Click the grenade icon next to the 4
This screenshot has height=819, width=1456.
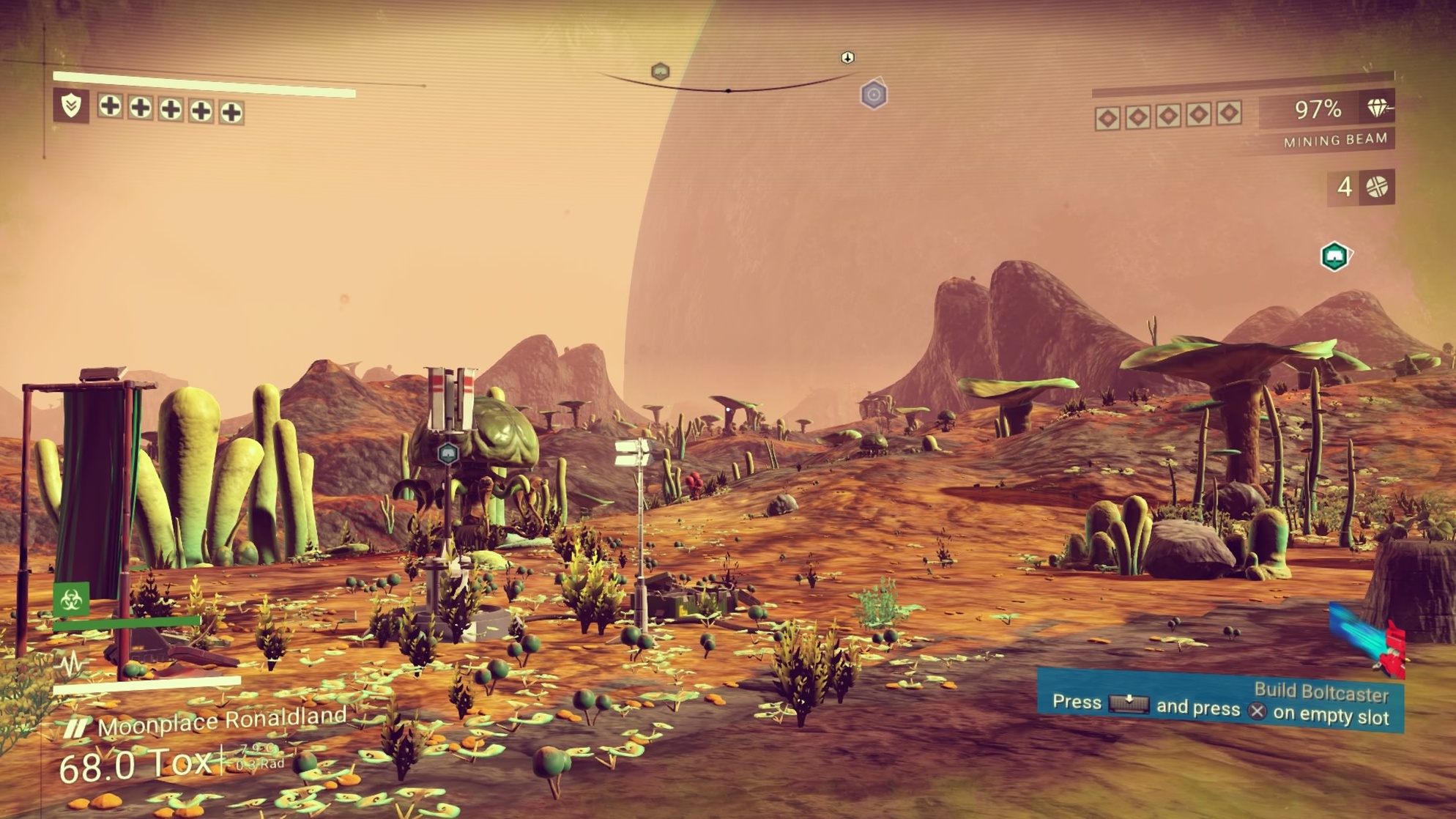[x=1377, y=188]
